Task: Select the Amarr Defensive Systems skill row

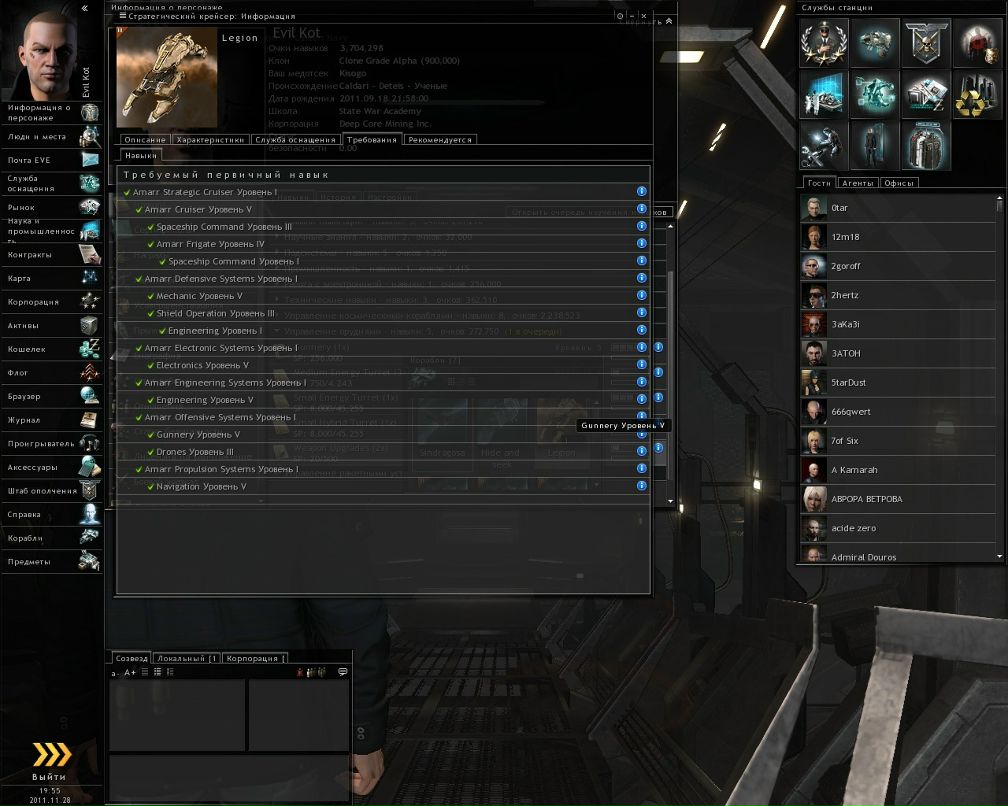Action: coord(220,279)
